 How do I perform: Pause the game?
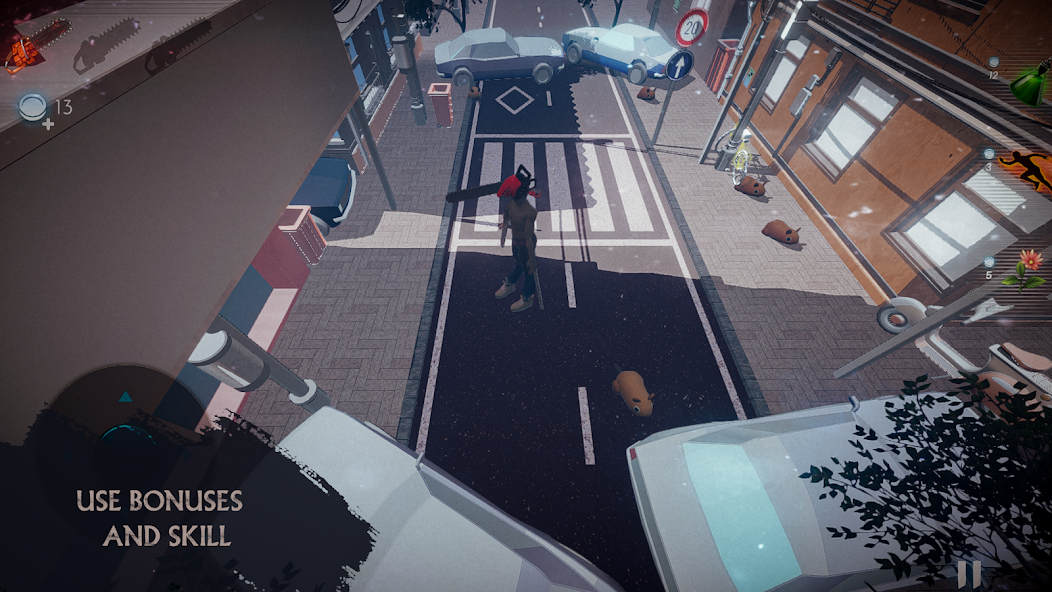pos(968,573)
